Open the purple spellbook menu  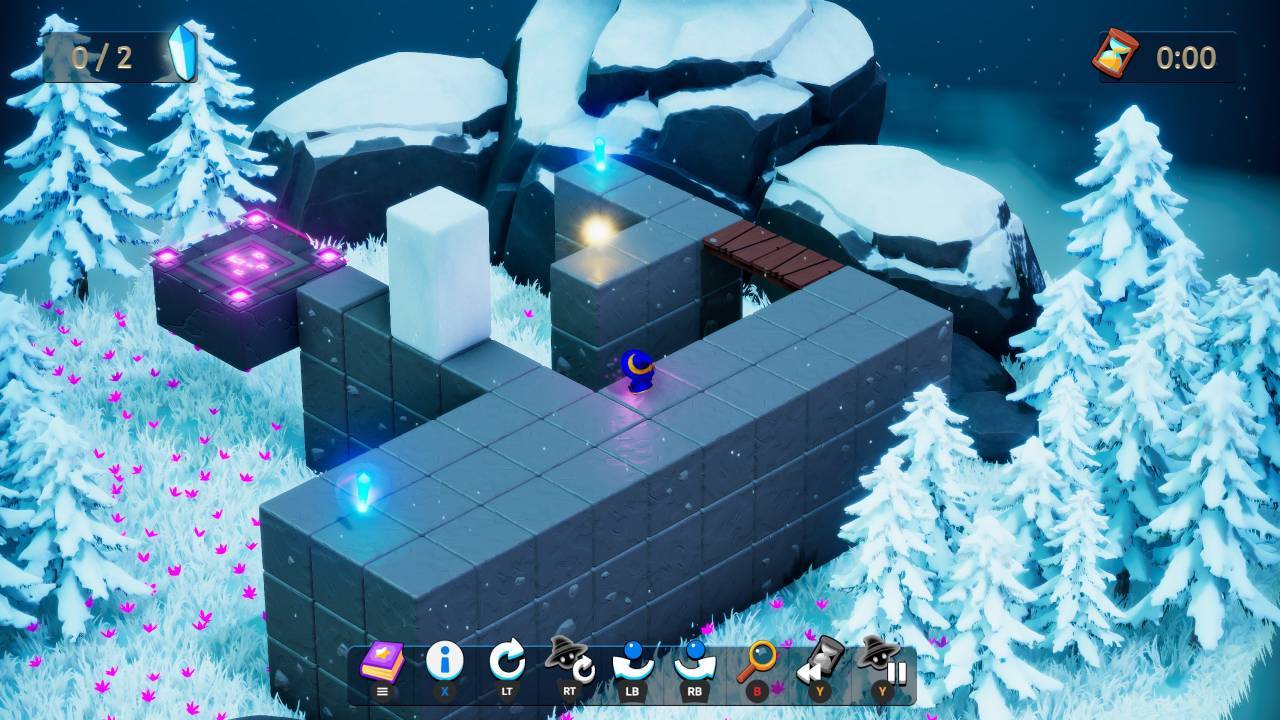click(x=382, y=662)
